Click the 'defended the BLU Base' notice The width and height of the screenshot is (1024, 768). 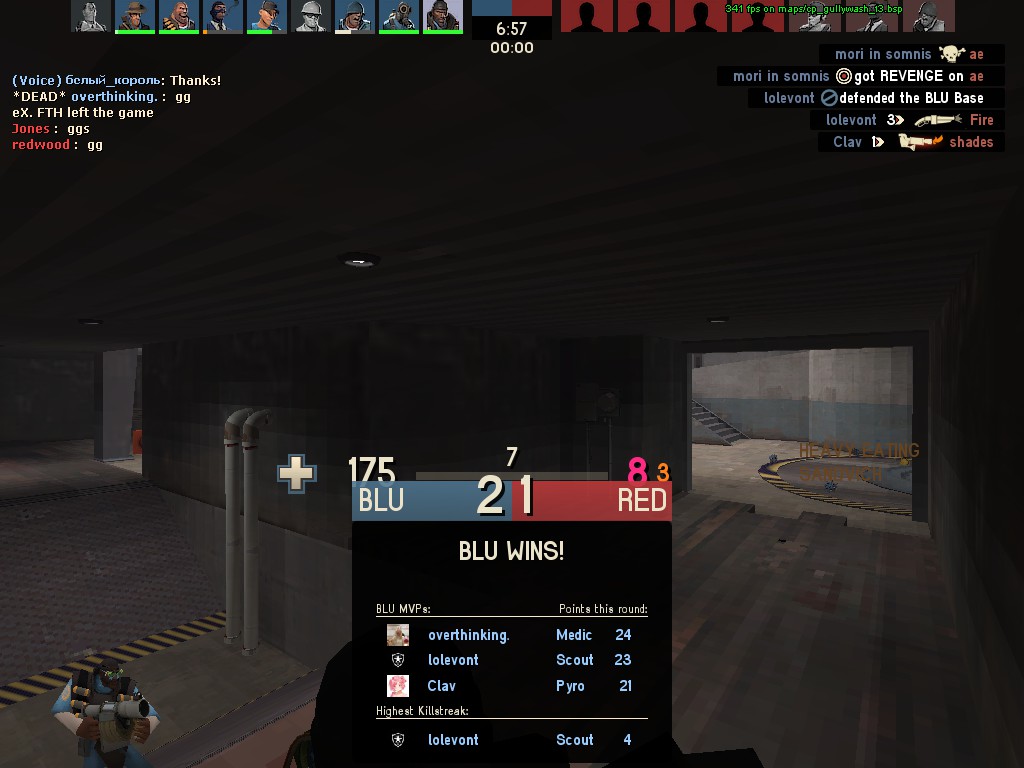(875, 98)
